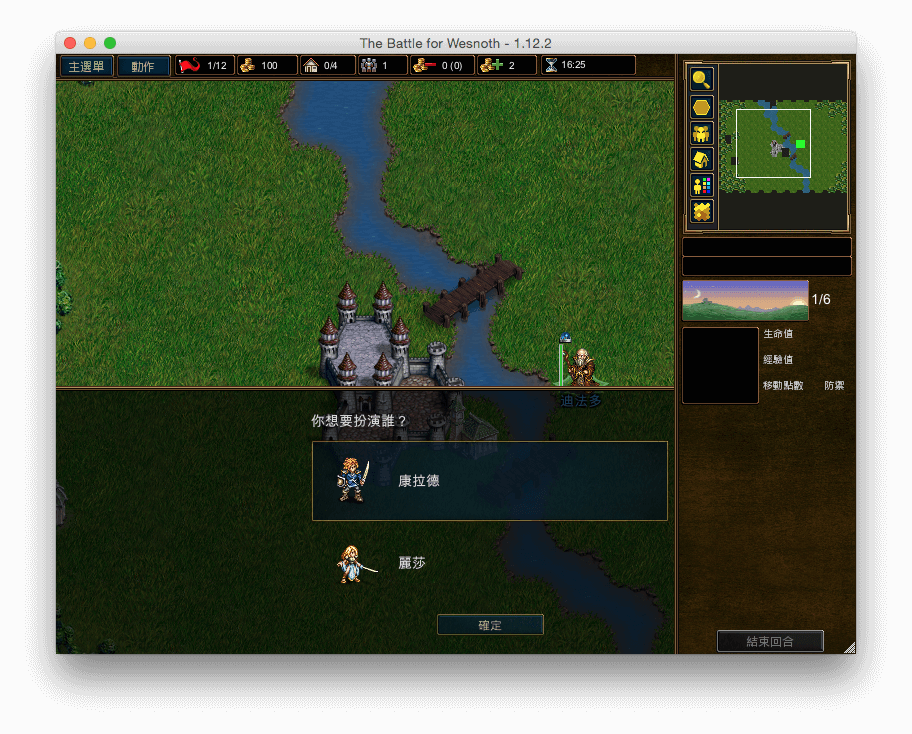Screen dimensions: 912x734
Task: Click the magnifying glass zoom button
Action: (x=702, y=80)
